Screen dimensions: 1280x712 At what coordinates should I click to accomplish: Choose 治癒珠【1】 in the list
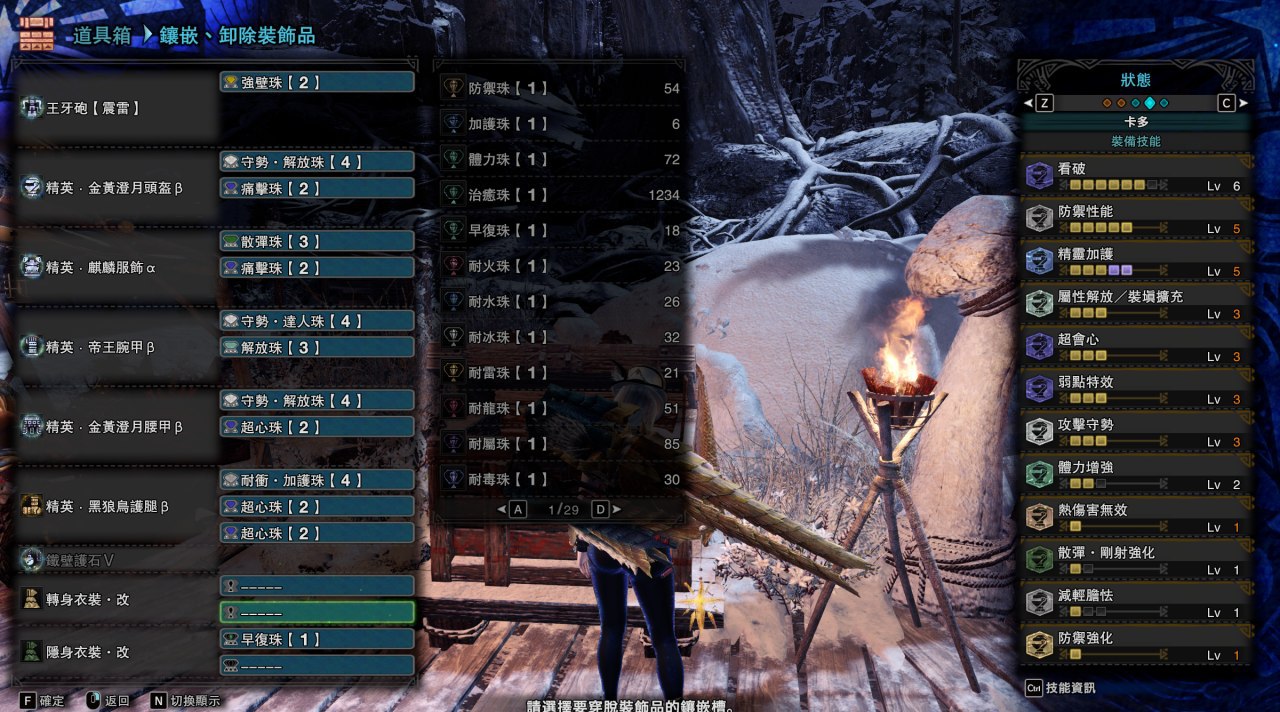click(560, 195)
